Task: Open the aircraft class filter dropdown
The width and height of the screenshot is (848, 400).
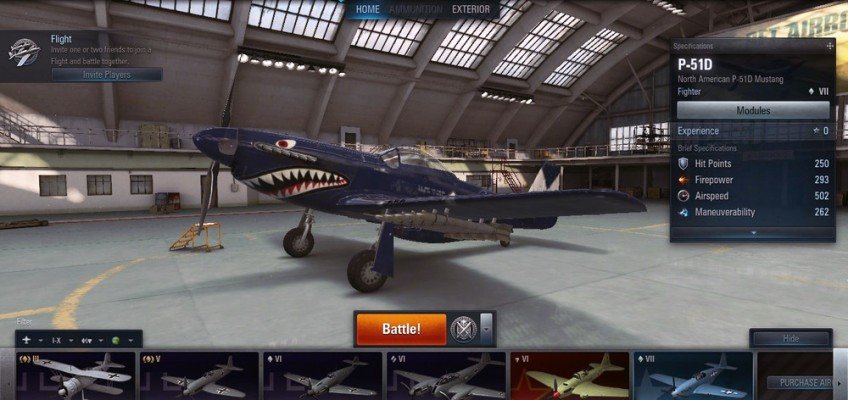Action: tap(31, 339)
